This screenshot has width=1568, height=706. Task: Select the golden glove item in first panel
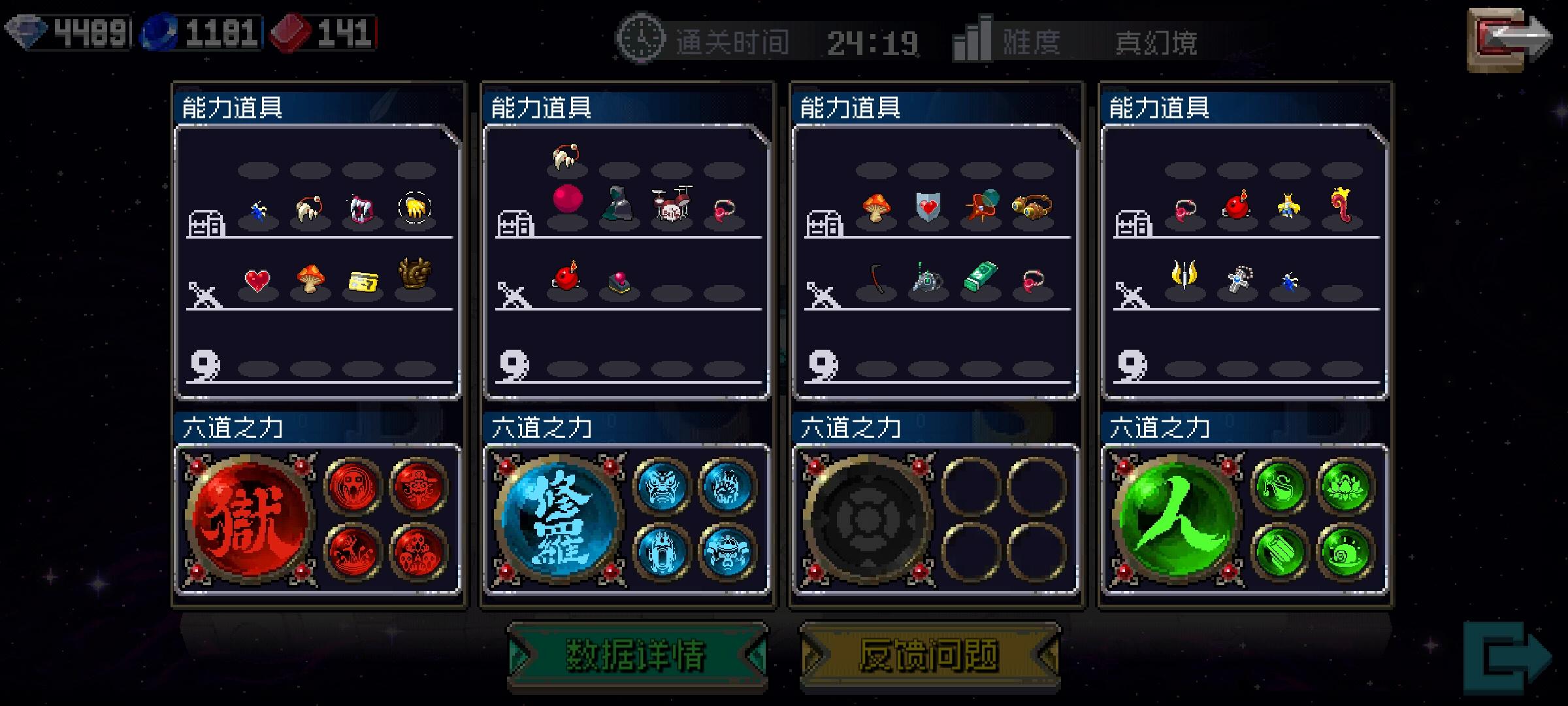pos(415,207)
